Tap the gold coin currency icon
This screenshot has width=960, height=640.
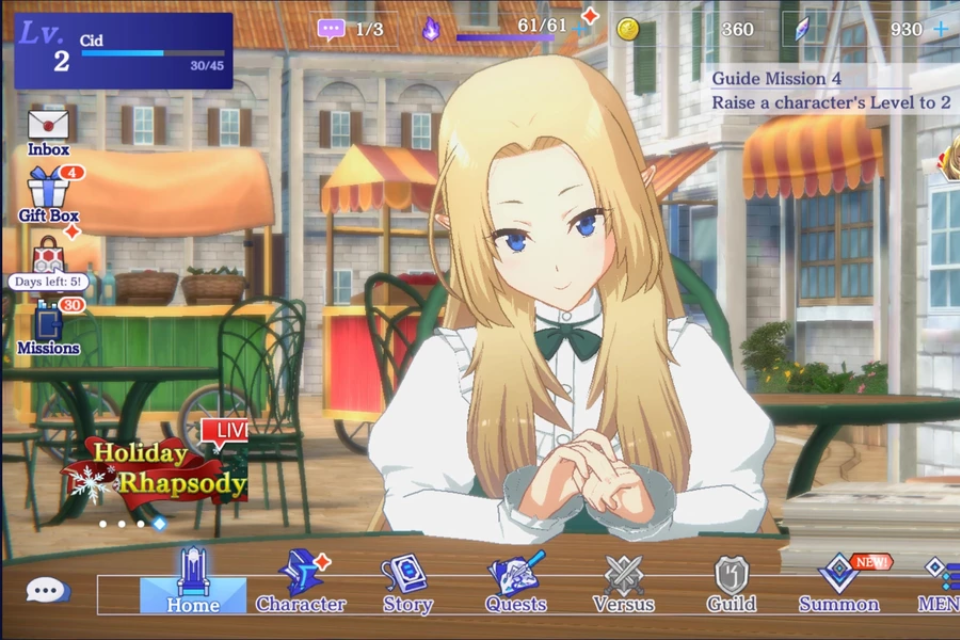627,29
